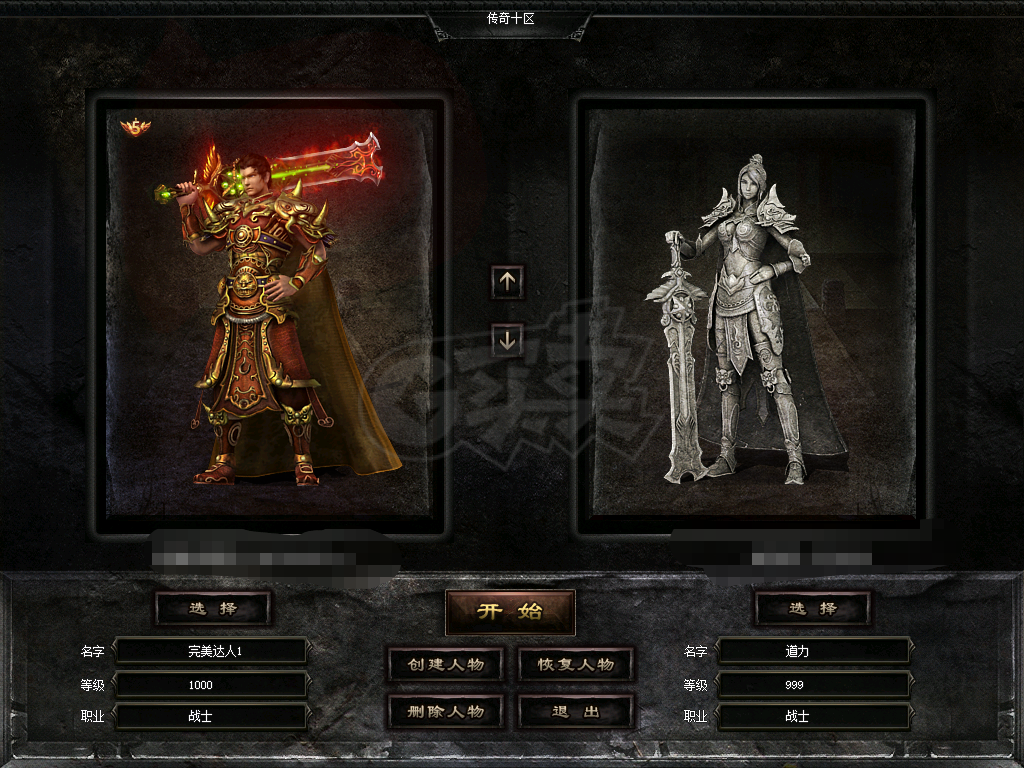The image size is (1024, 768).
Task: Click 删除人物 to delete character
Action: [x=445, y=712]
